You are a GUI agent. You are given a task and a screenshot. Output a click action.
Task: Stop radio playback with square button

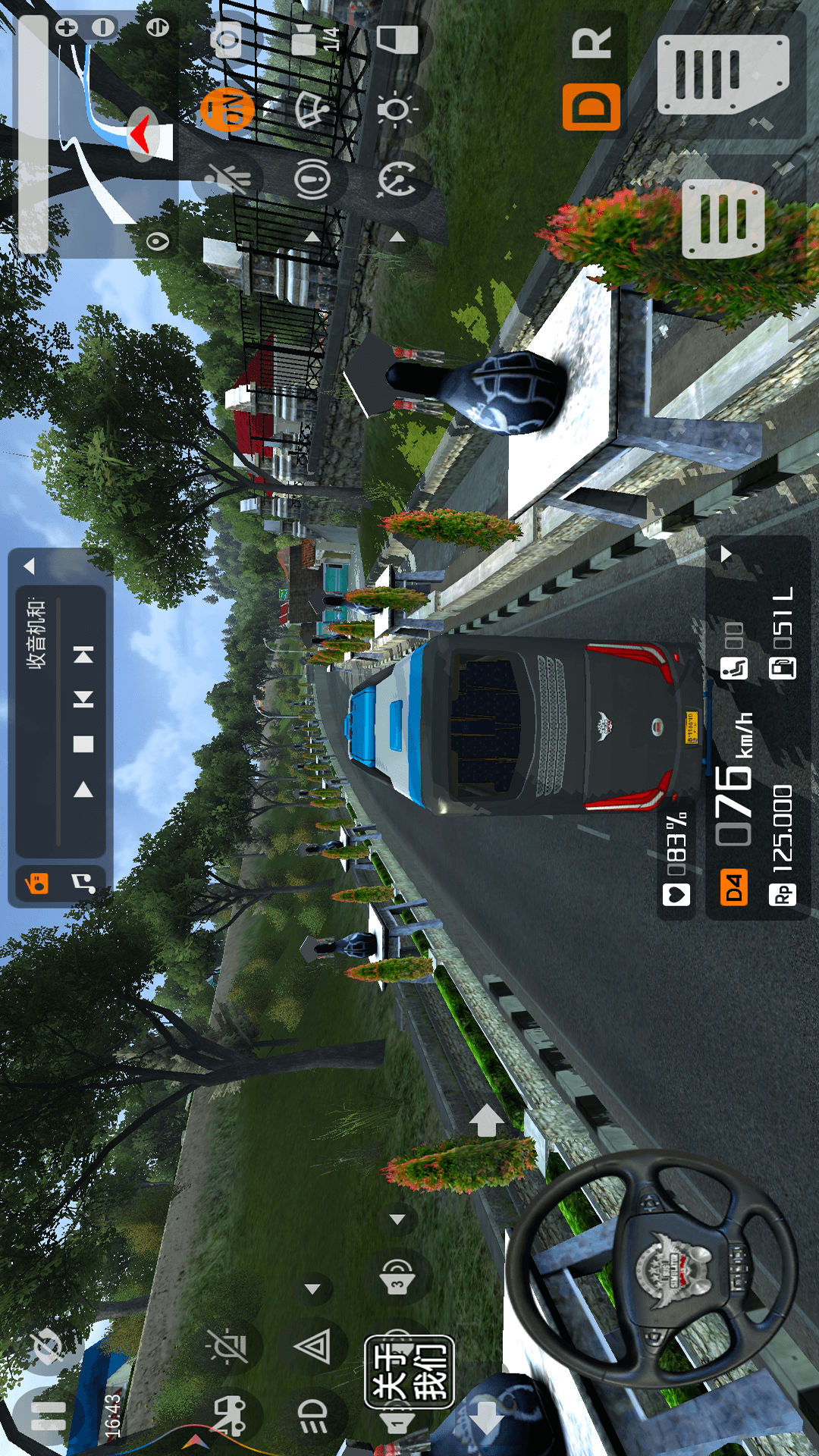pyautogui.click(x=83, y=744)
